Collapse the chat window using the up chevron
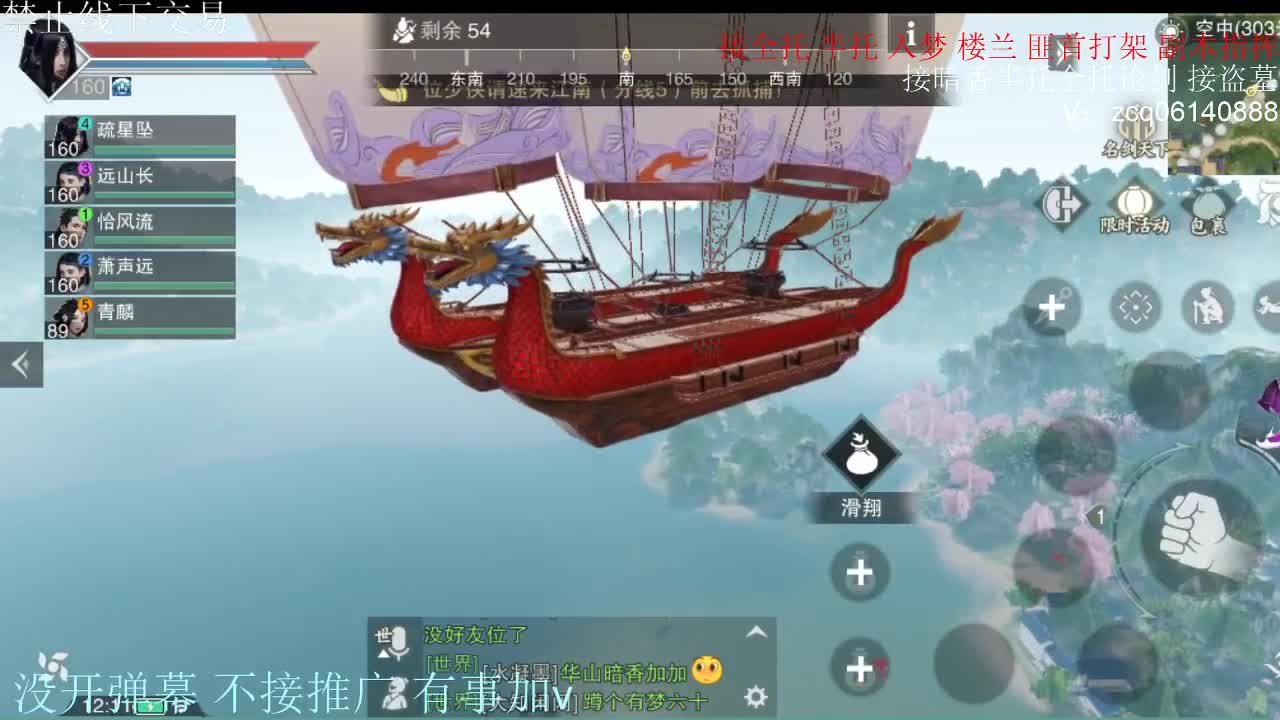 (x=754, y=633)
